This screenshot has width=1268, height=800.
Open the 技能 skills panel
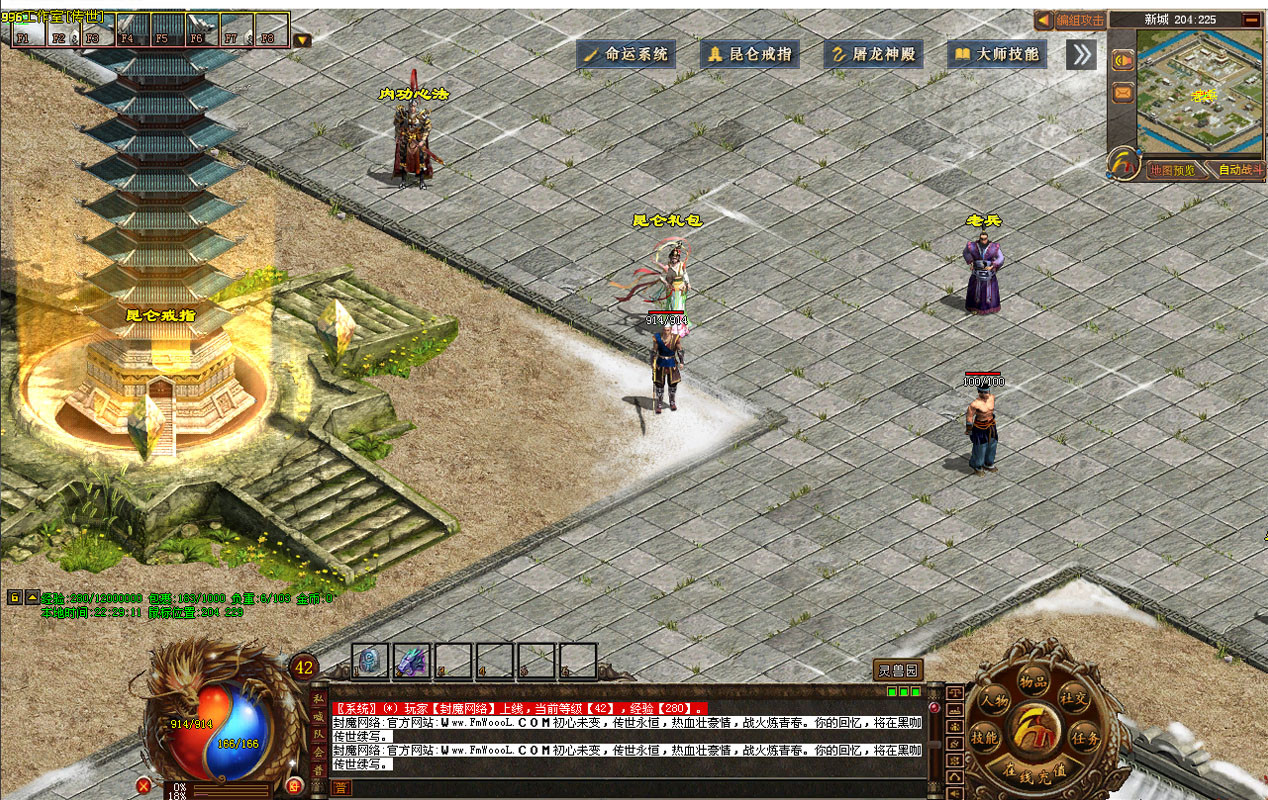point(985,739)
